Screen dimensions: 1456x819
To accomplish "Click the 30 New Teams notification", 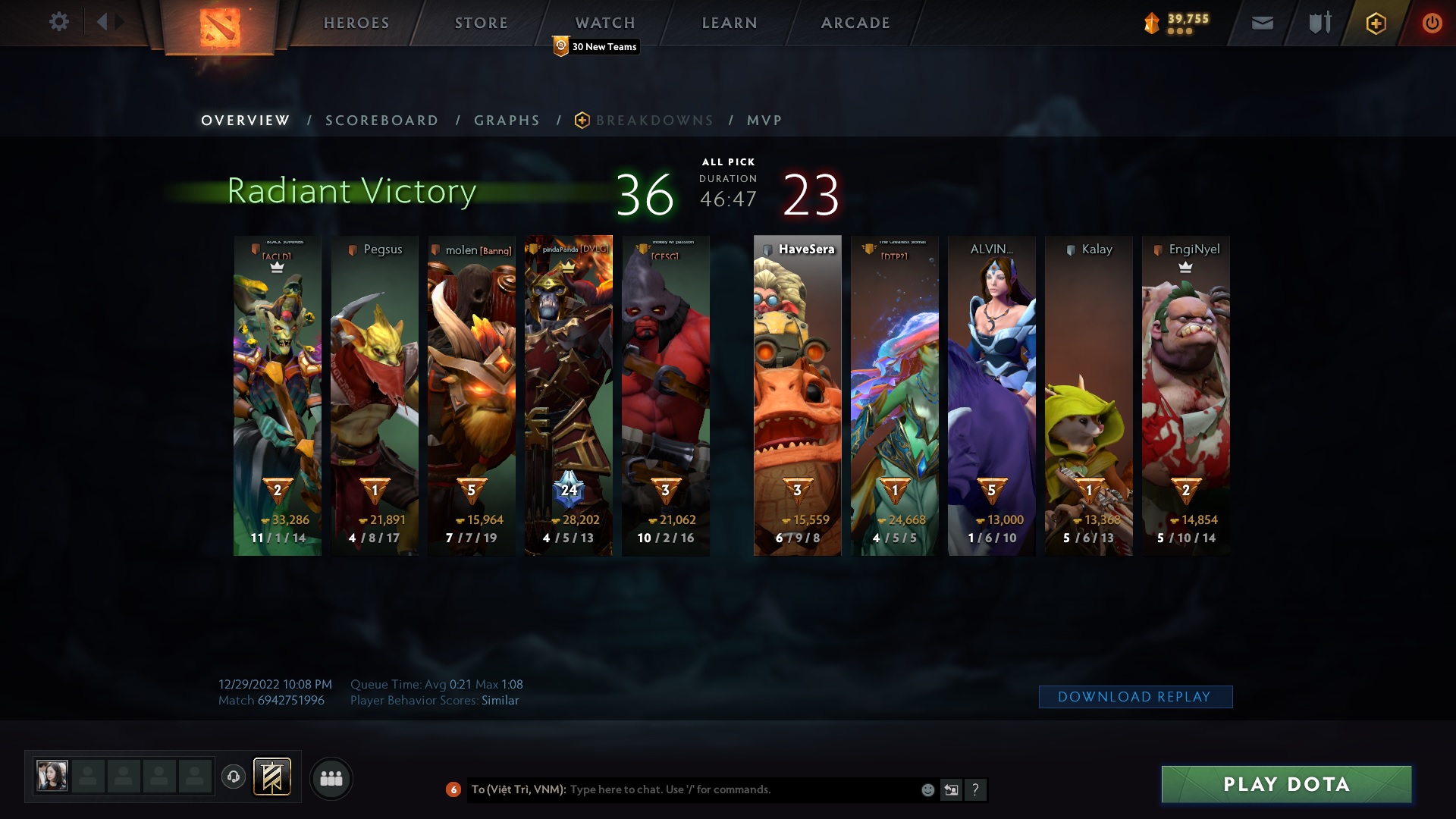I will [x=597, y=46].
